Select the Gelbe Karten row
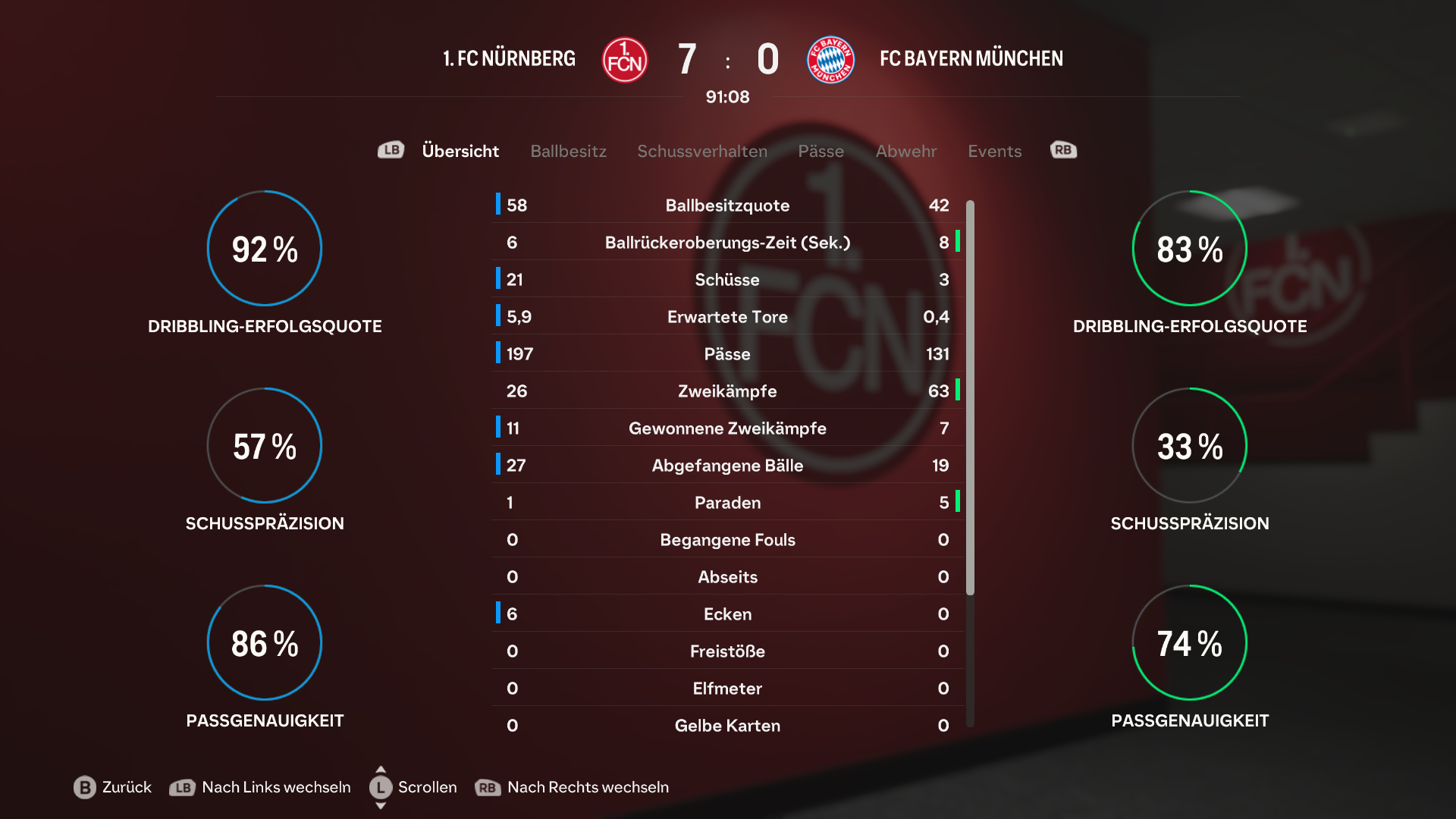This screenshot has height=819, width=1456. [727, 726]
